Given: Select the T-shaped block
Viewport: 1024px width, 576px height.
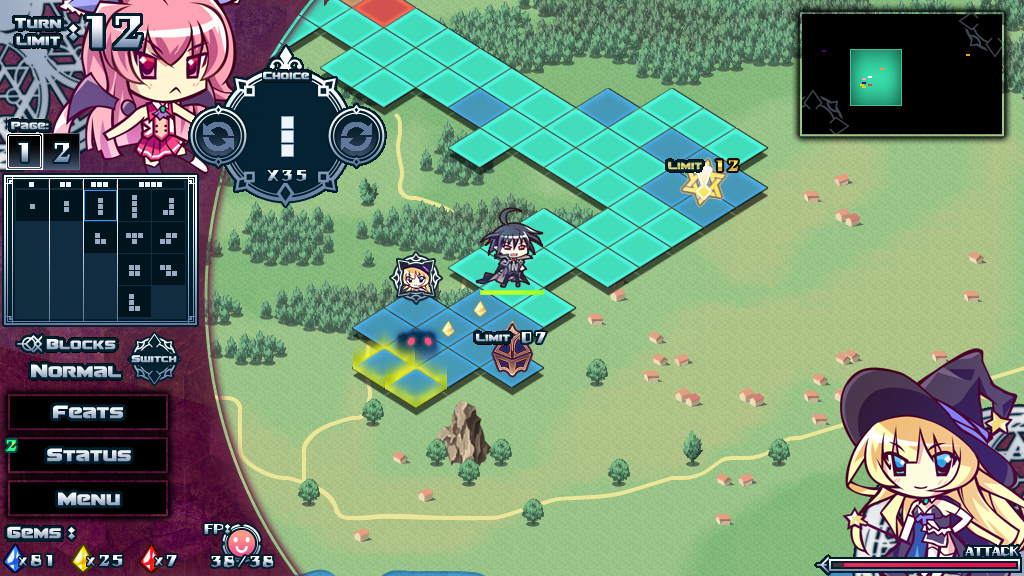Looking at the screenshot, I should coord(134,238).
